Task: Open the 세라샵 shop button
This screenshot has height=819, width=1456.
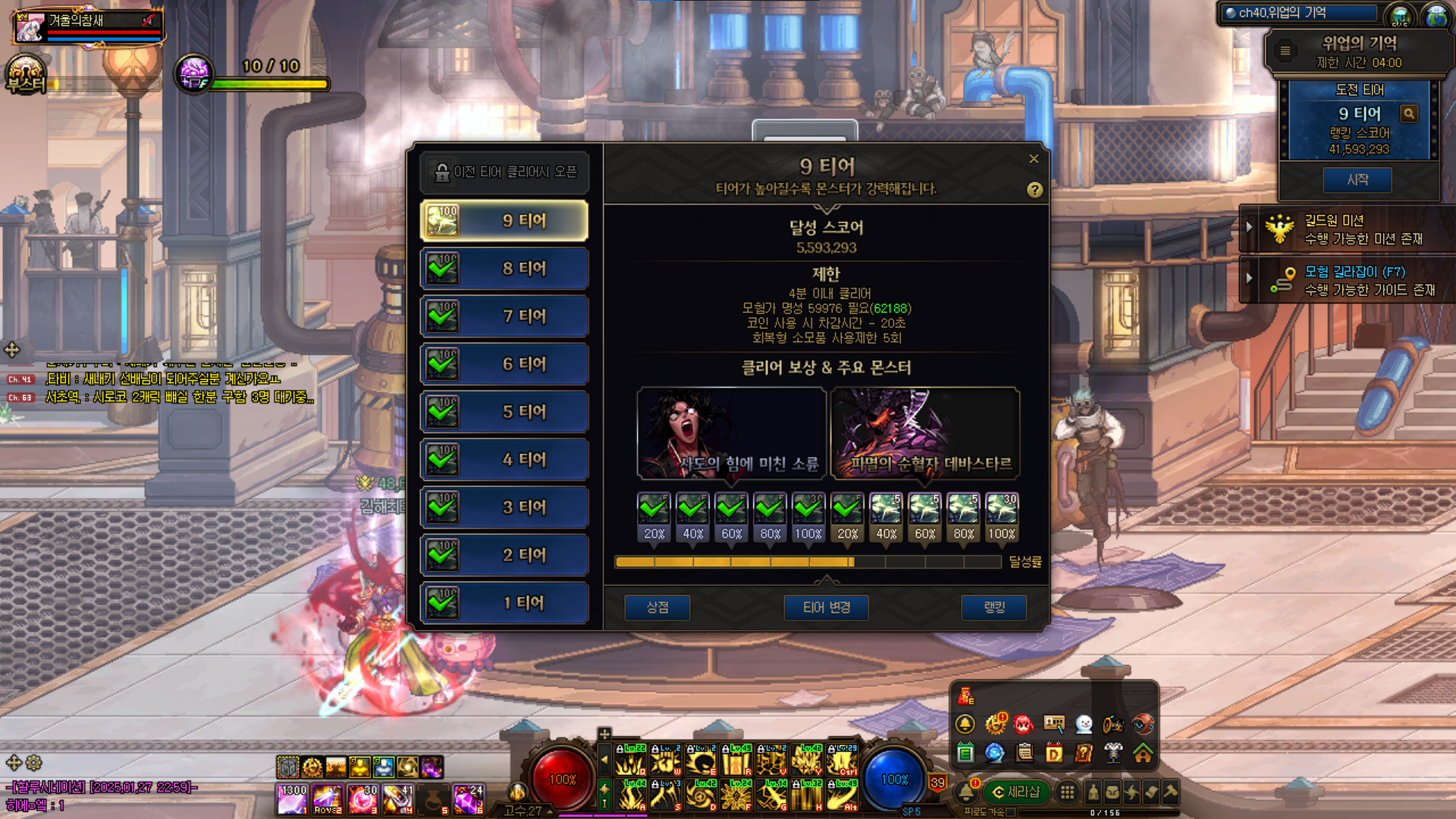Action: tap(1016, 792)
